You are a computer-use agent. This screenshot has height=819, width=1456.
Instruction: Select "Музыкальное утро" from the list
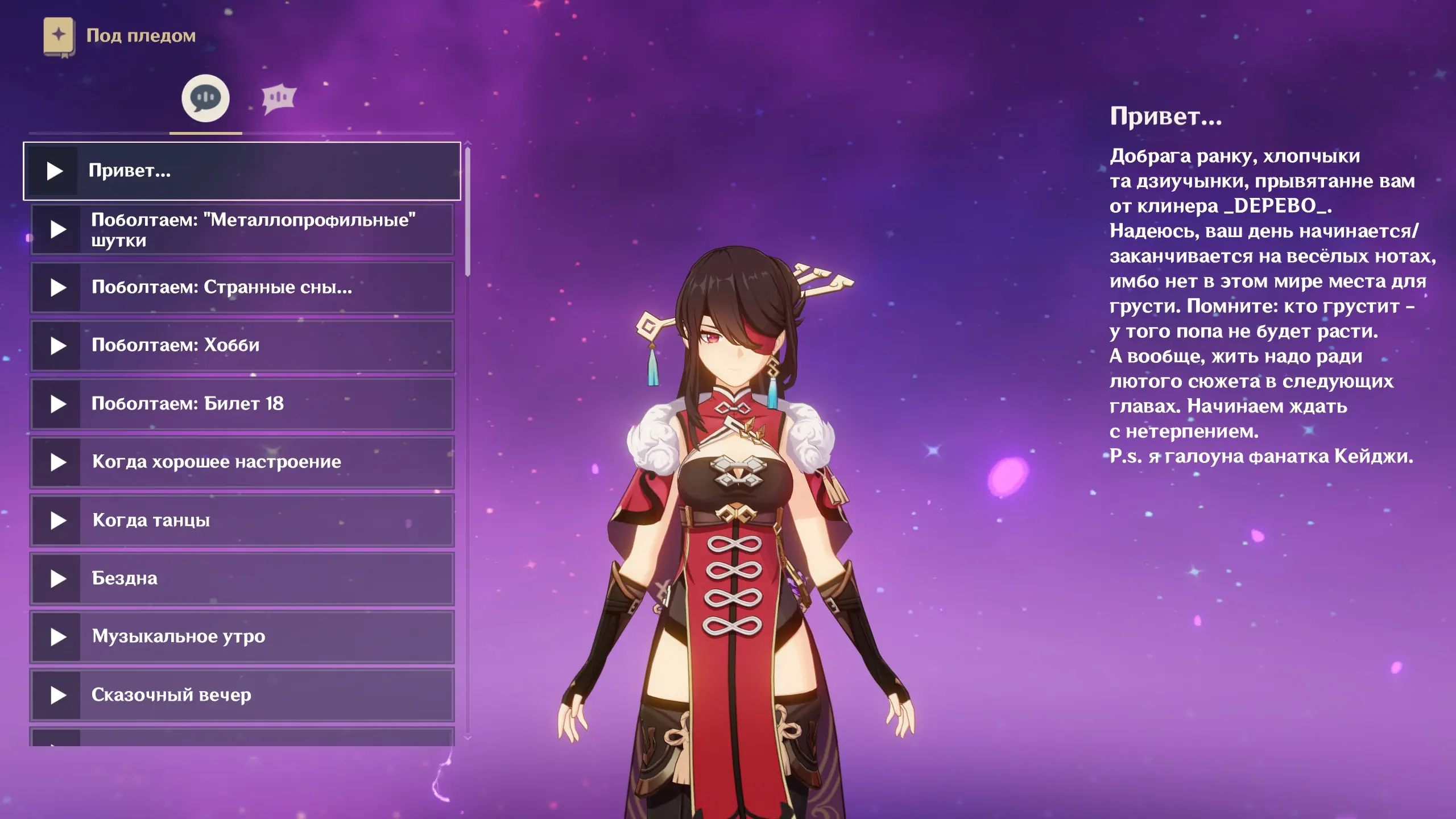[x=242, y=636]
